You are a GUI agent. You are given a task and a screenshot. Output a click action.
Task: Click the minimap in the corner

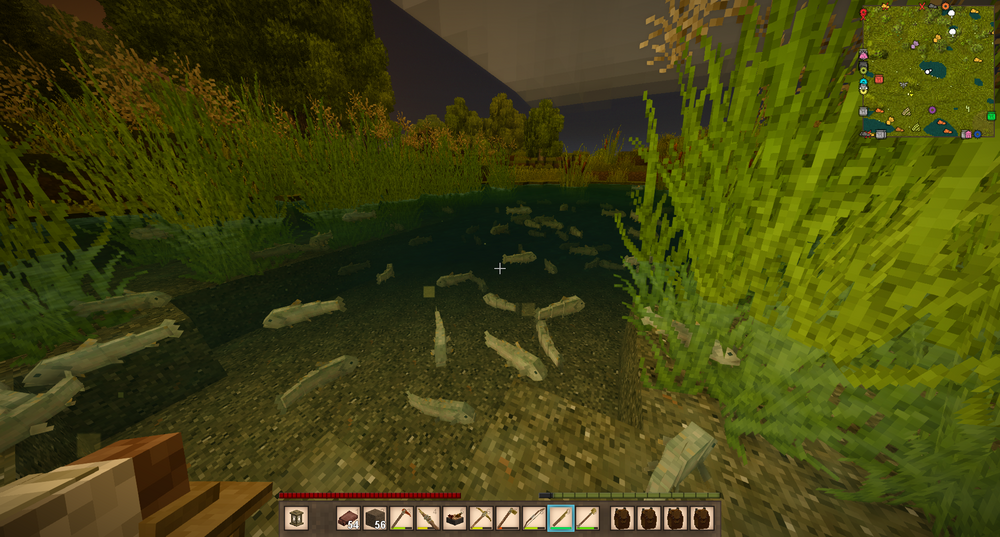[x=928, y=70]
